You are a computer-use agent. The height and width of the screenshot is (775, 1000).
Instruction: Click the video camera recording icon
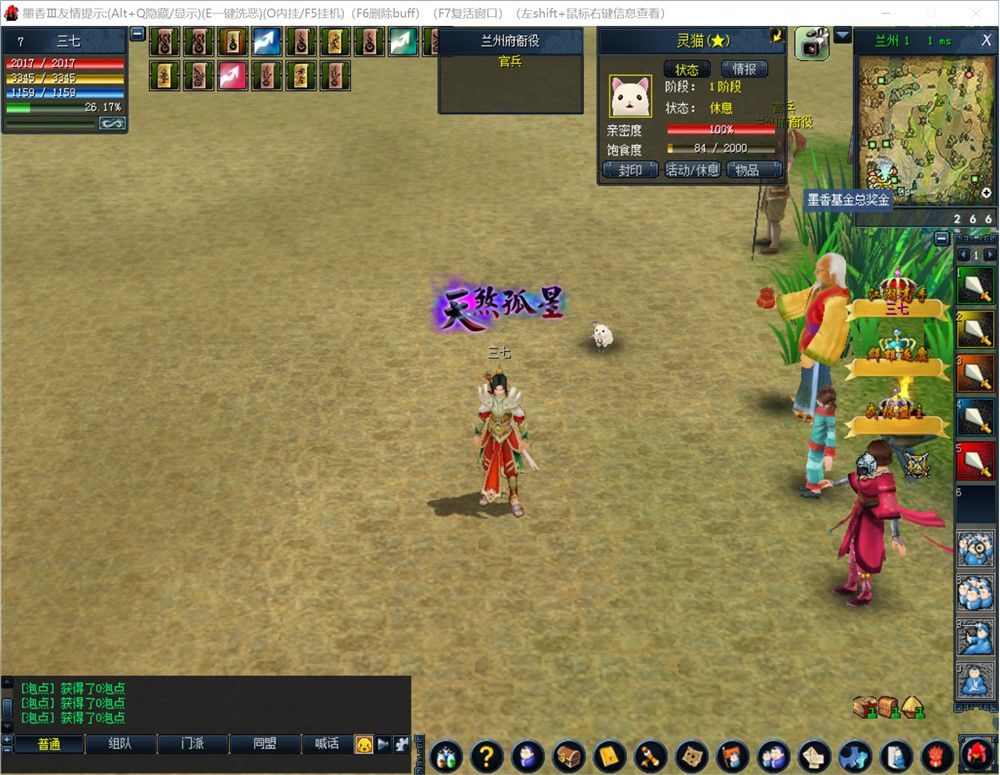coord(811,45)
